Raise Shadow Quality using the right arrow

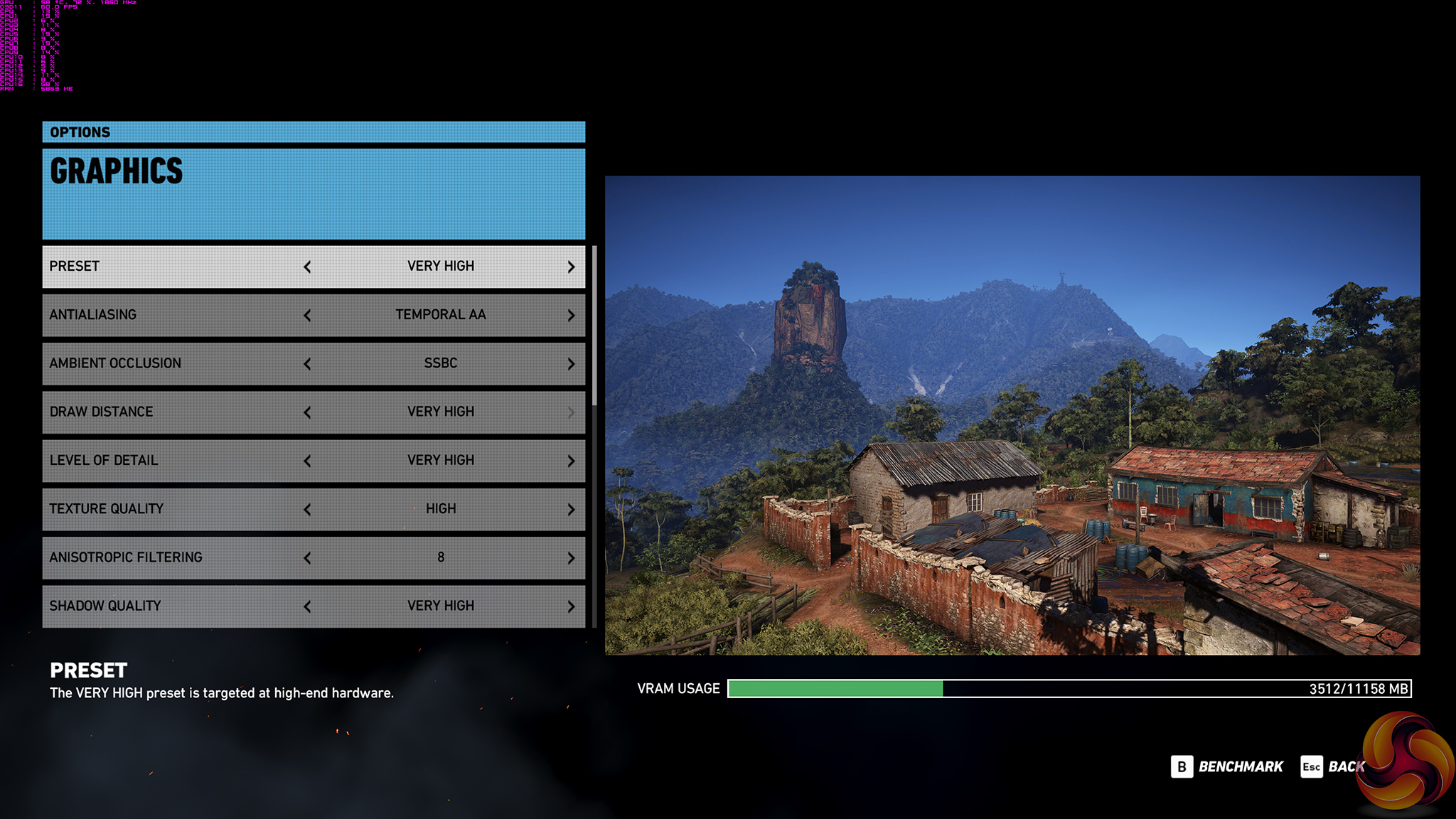coord(571,606)
